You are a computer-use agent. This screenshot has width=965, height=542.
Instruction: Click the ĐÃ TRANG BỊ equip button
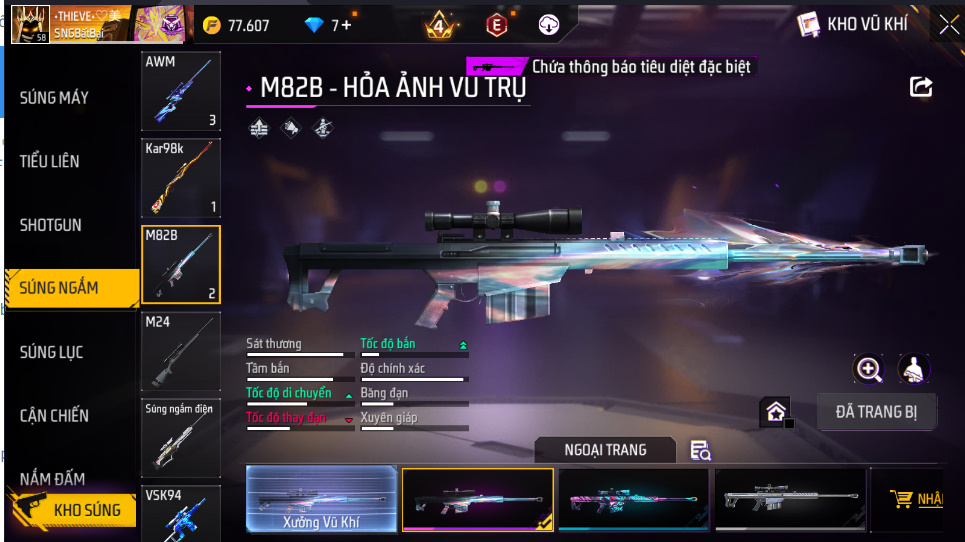point(876,411)
